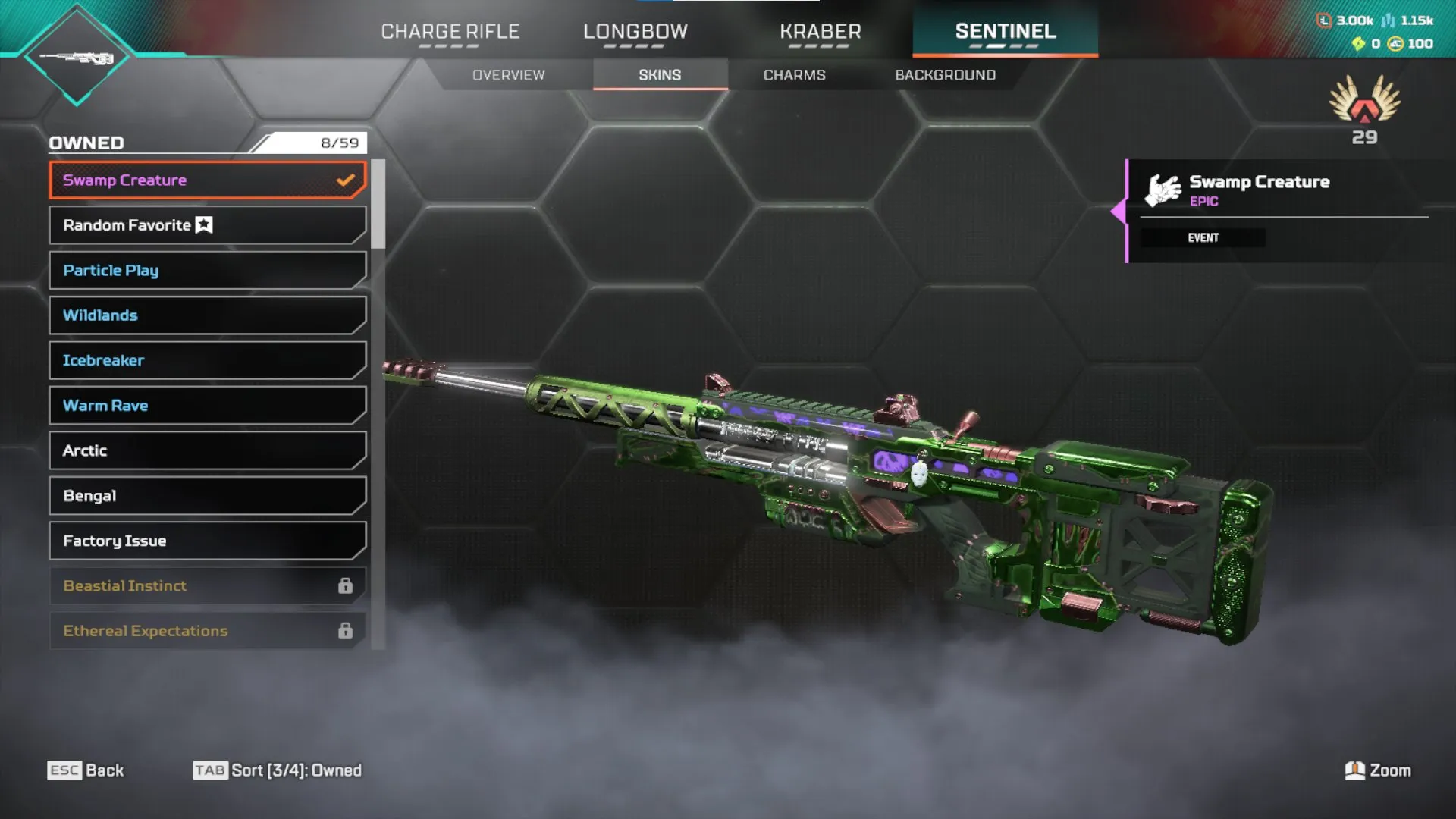Screen dimensions: 1456x819
Task: Open the Charge Rifle tab
Action: pos(450,32)
